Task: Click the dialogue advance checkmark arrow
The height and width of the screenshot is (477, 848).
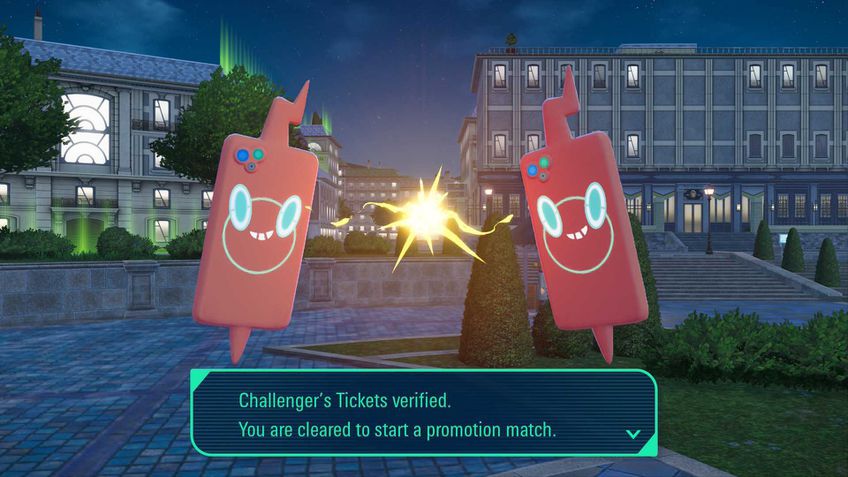Action: click(632, 433)
